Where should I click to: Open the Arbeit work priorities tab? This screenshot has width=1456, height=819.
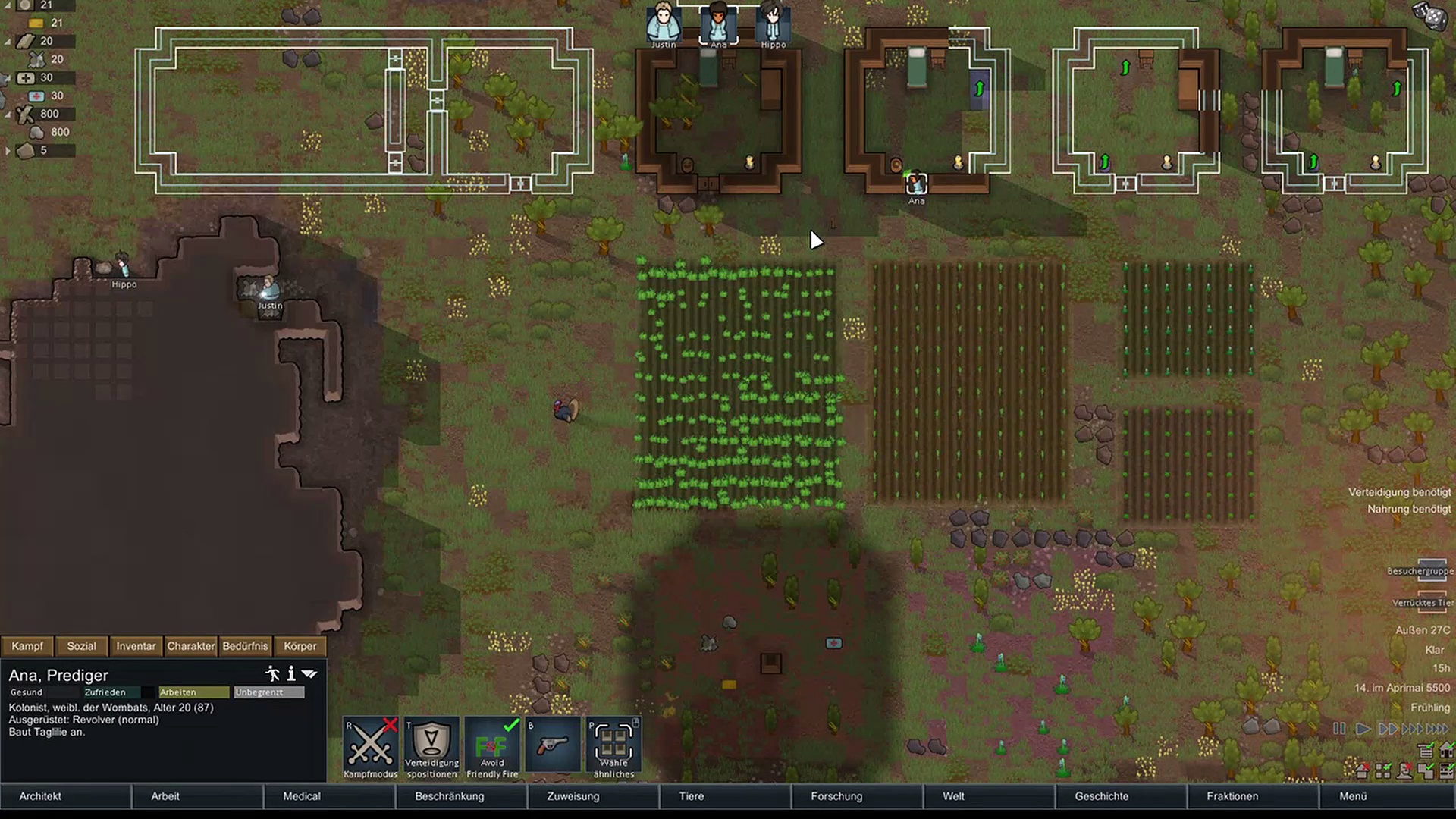click(165, 796)
